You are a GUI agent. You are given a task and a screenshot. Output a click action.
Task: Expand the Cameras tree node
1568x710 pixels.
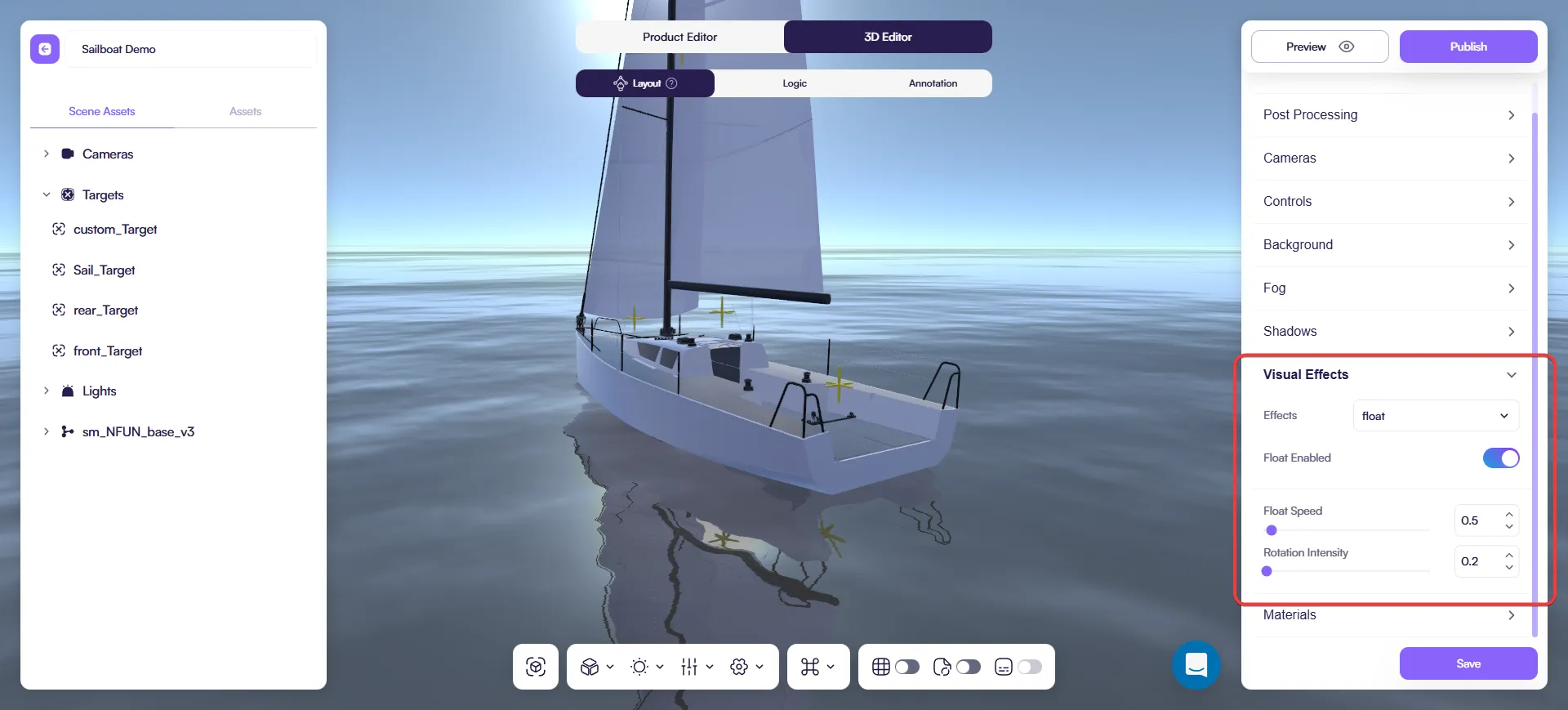pos(47,154)
